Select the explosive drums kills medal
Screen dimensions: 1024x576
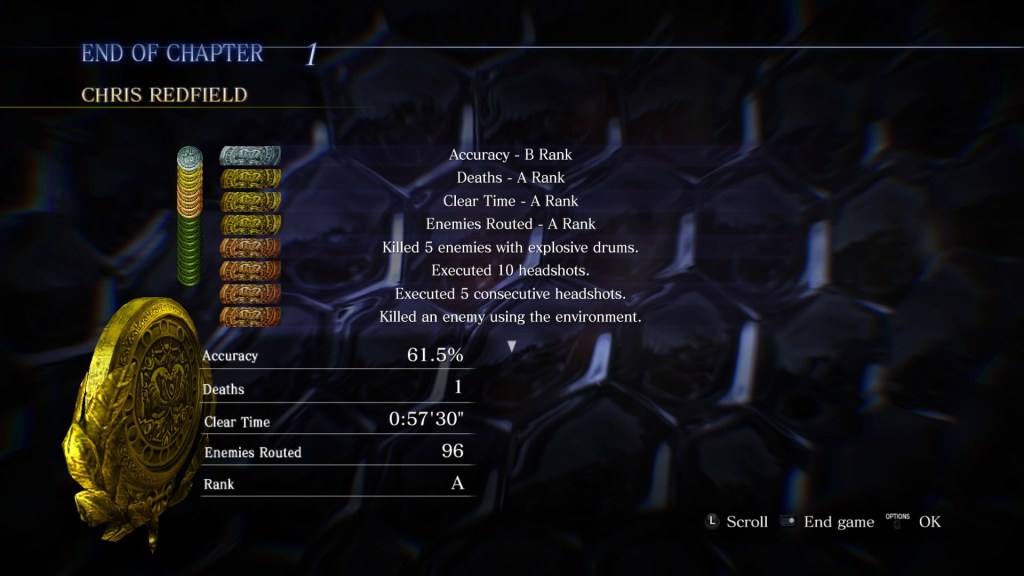pyautogui.click(x=510, y=247)
